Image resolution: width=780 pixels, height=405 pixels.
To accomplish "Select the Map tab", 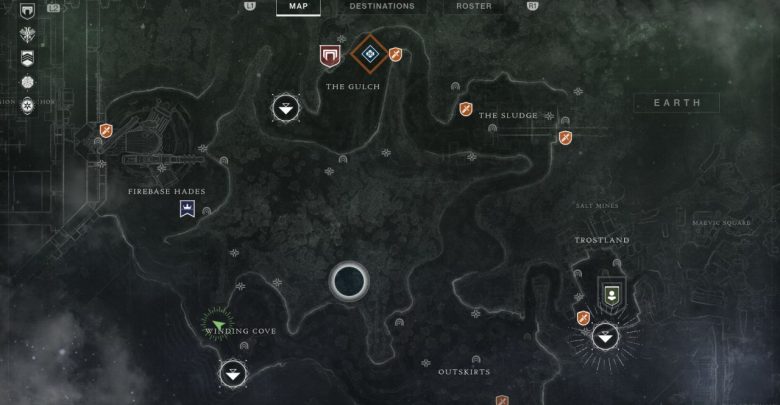I will click(x=298, y=6).
